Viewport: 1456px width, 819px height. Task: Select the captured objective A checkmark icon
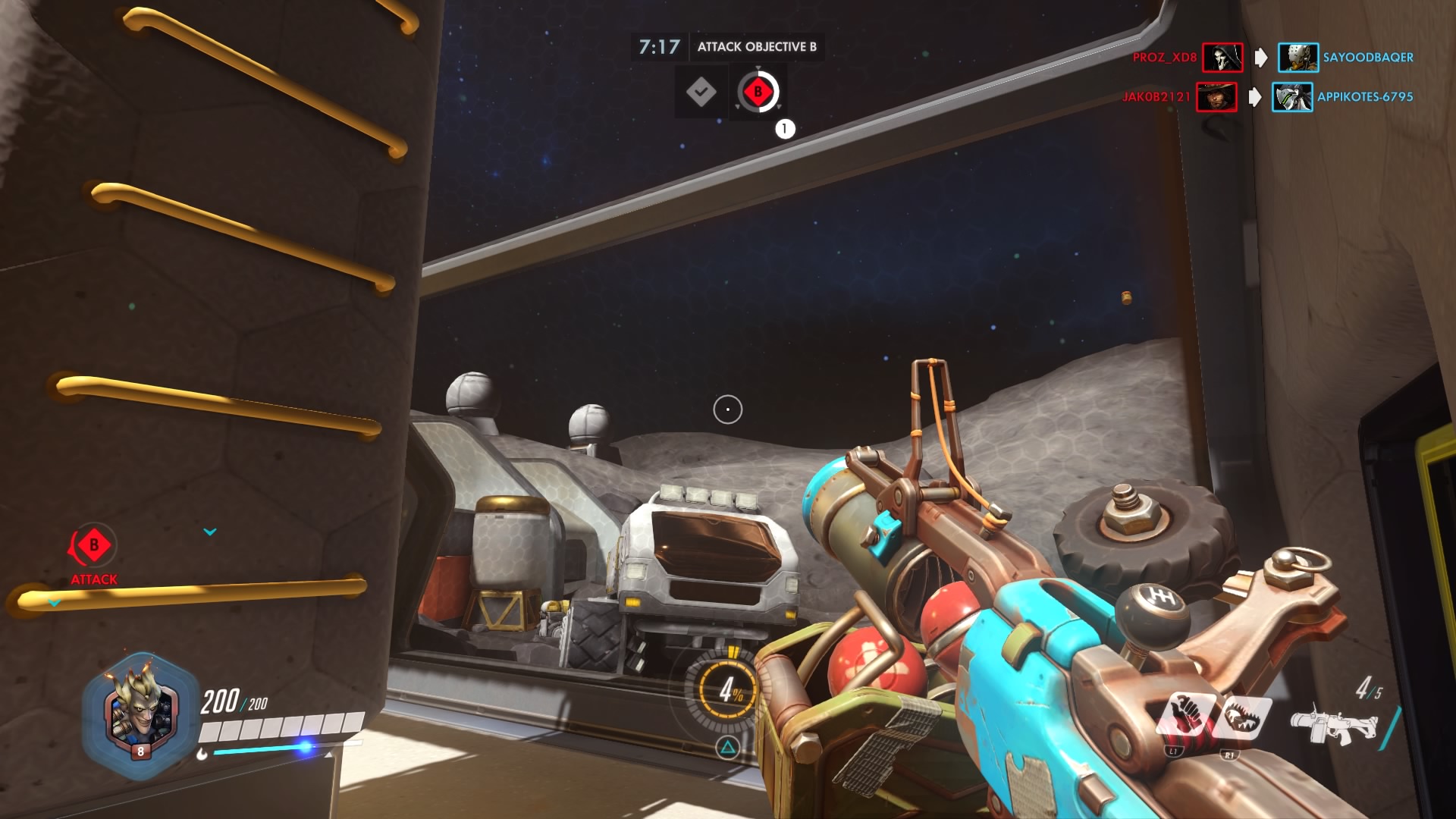point(701,93)
